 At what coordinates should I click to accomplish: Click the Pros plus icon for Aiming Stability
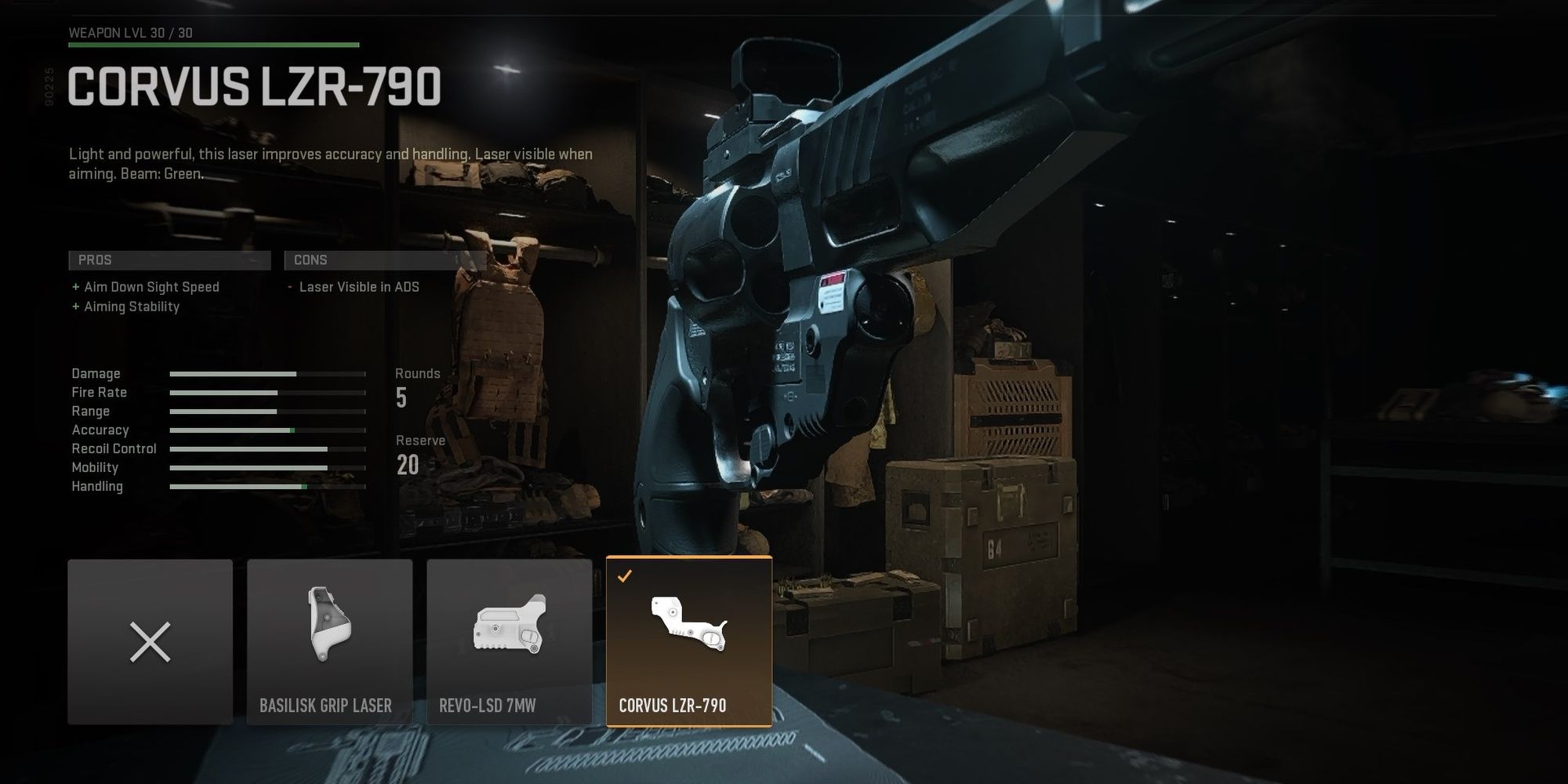[x=74, y=307]
